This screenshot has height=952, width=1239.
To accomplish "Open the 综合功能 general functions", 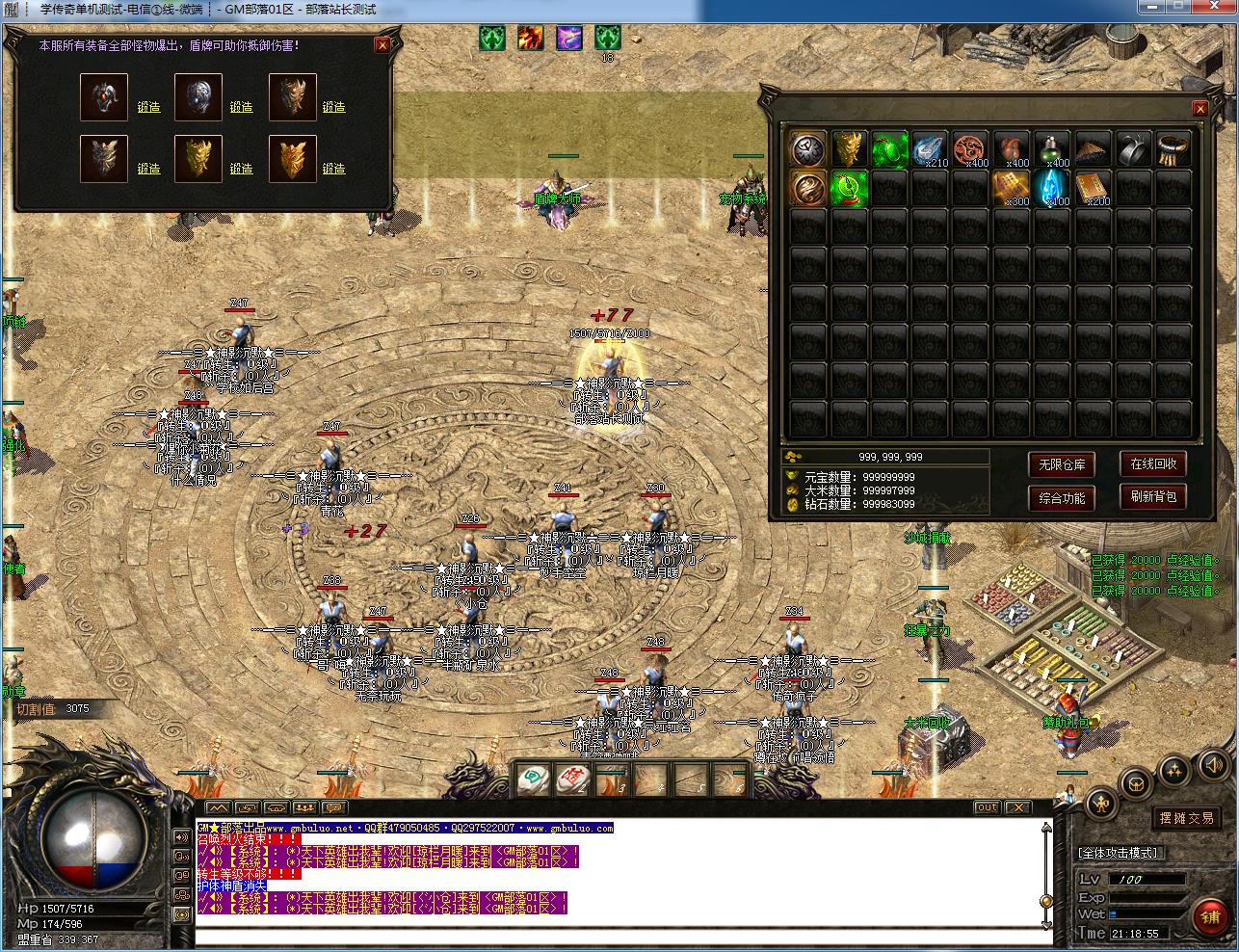I will [1062, 497].
